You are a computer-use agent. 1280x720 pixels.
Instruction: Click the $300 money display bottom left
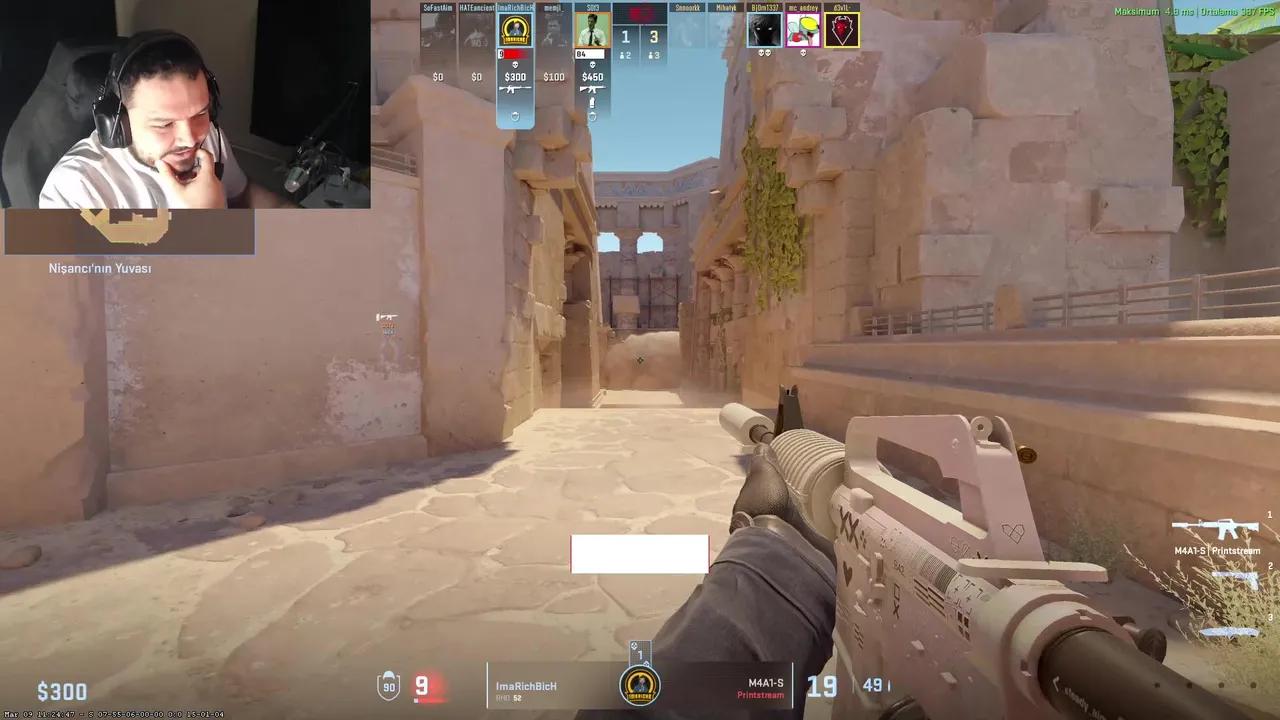[63, 690]
